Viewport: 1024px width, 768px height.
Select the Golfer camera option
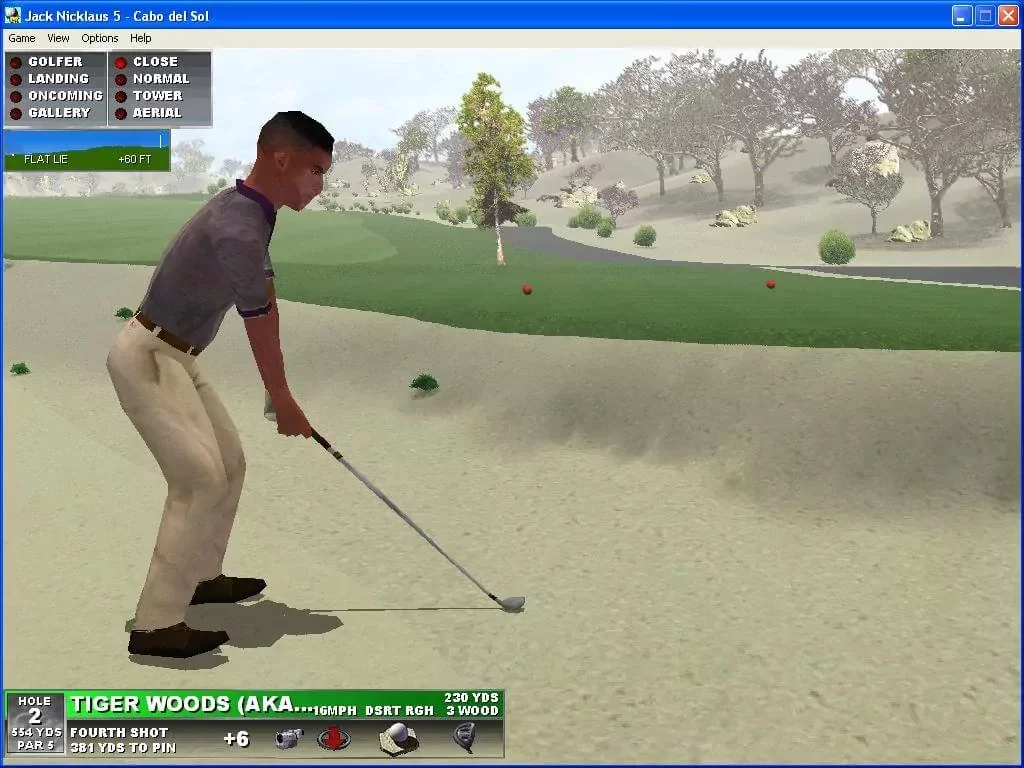tap(54, 62)
